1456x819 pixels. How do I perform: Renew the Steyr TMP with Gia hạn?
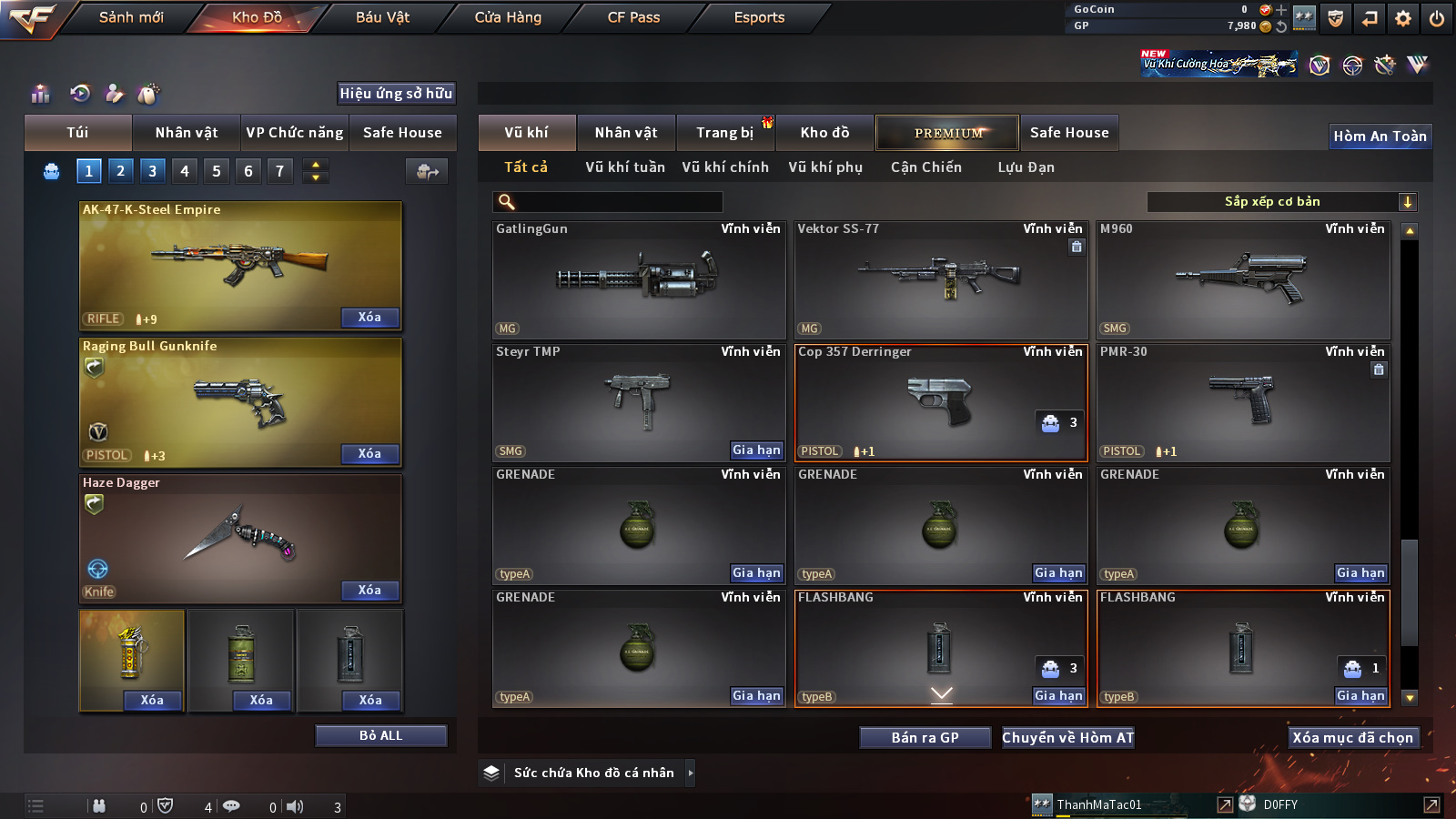tap(756, 450)
